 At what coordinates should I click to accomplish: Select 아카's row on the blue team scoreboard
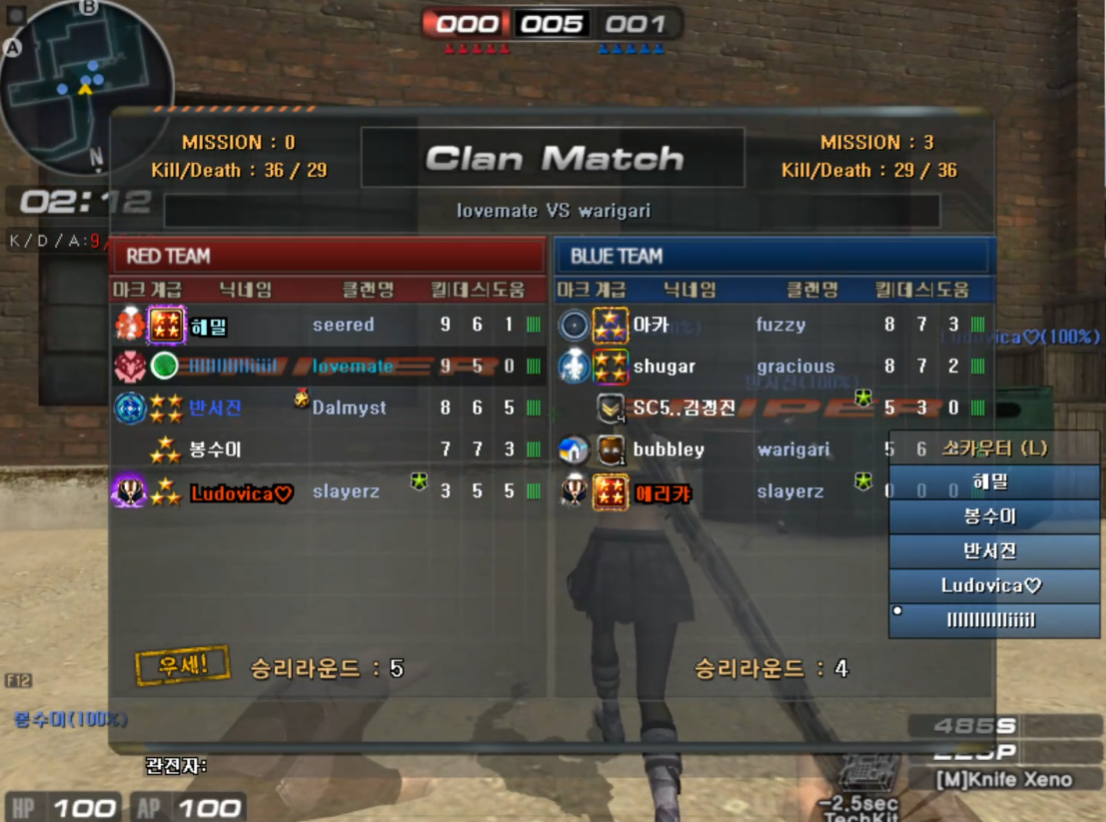pos(770,324)
